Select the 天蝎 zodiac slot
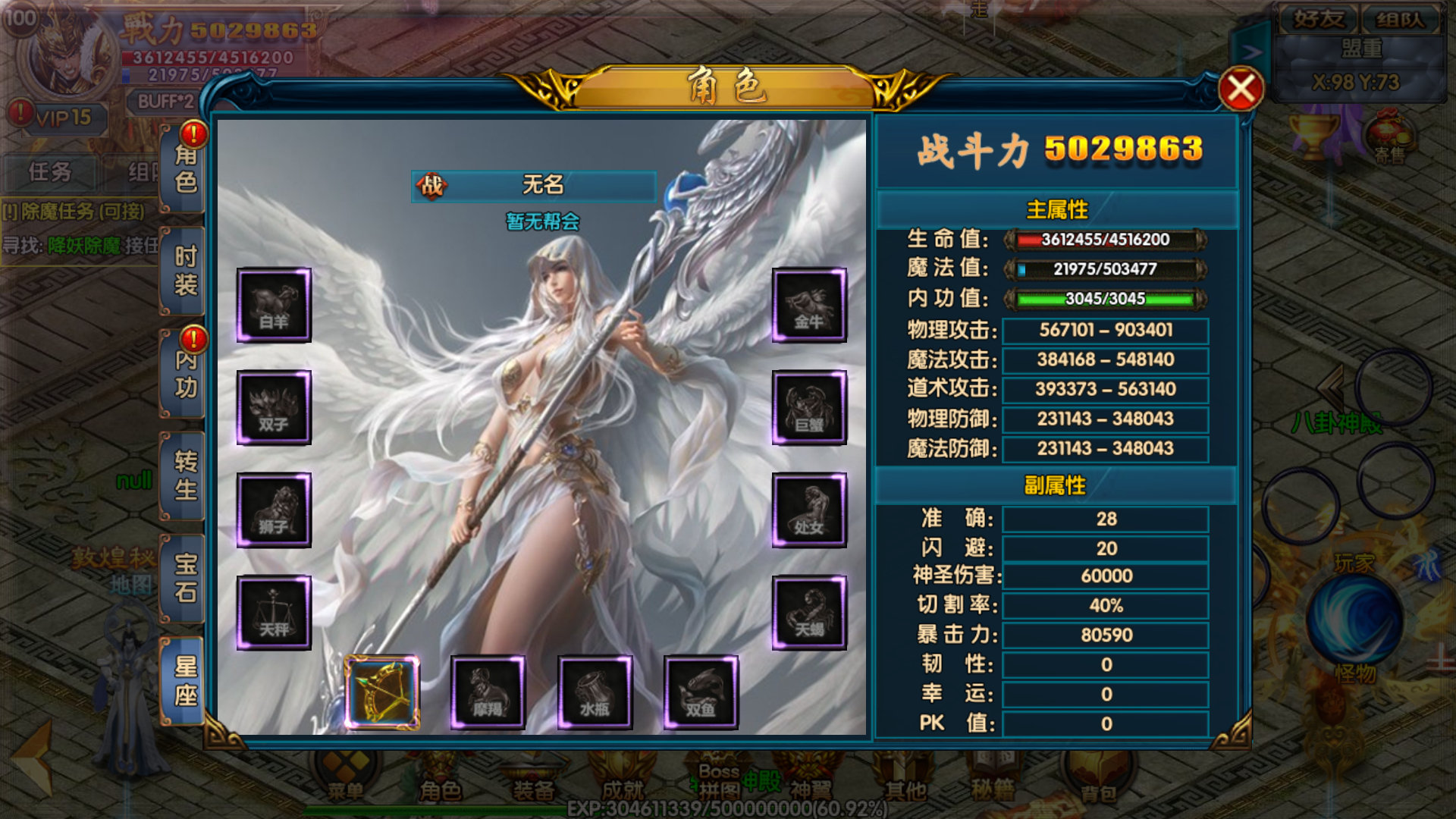 tap(809, 612)
